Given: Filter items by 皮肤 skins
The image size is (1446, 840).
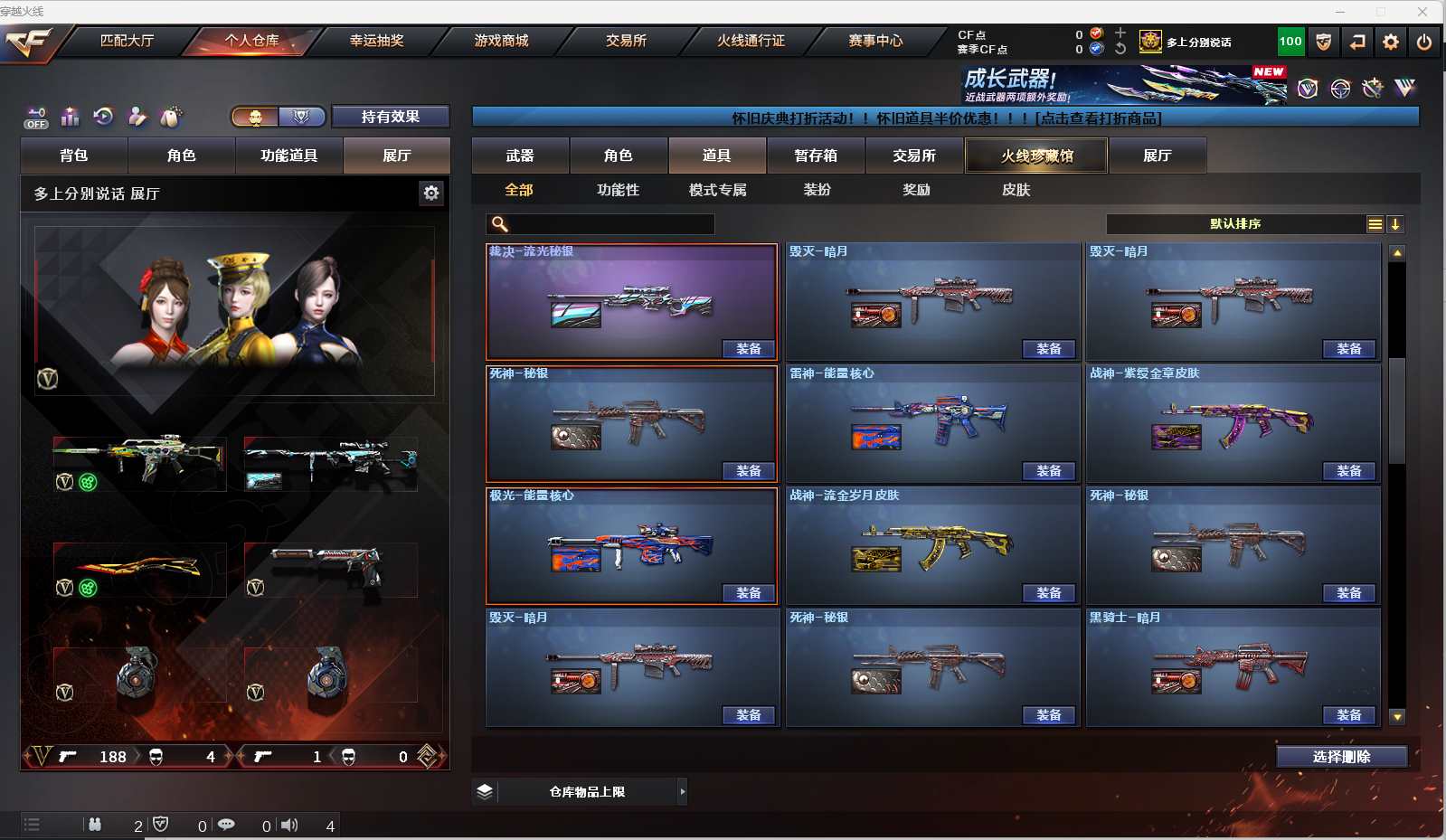Looking at the screenshot, I should coord(1016,190).
